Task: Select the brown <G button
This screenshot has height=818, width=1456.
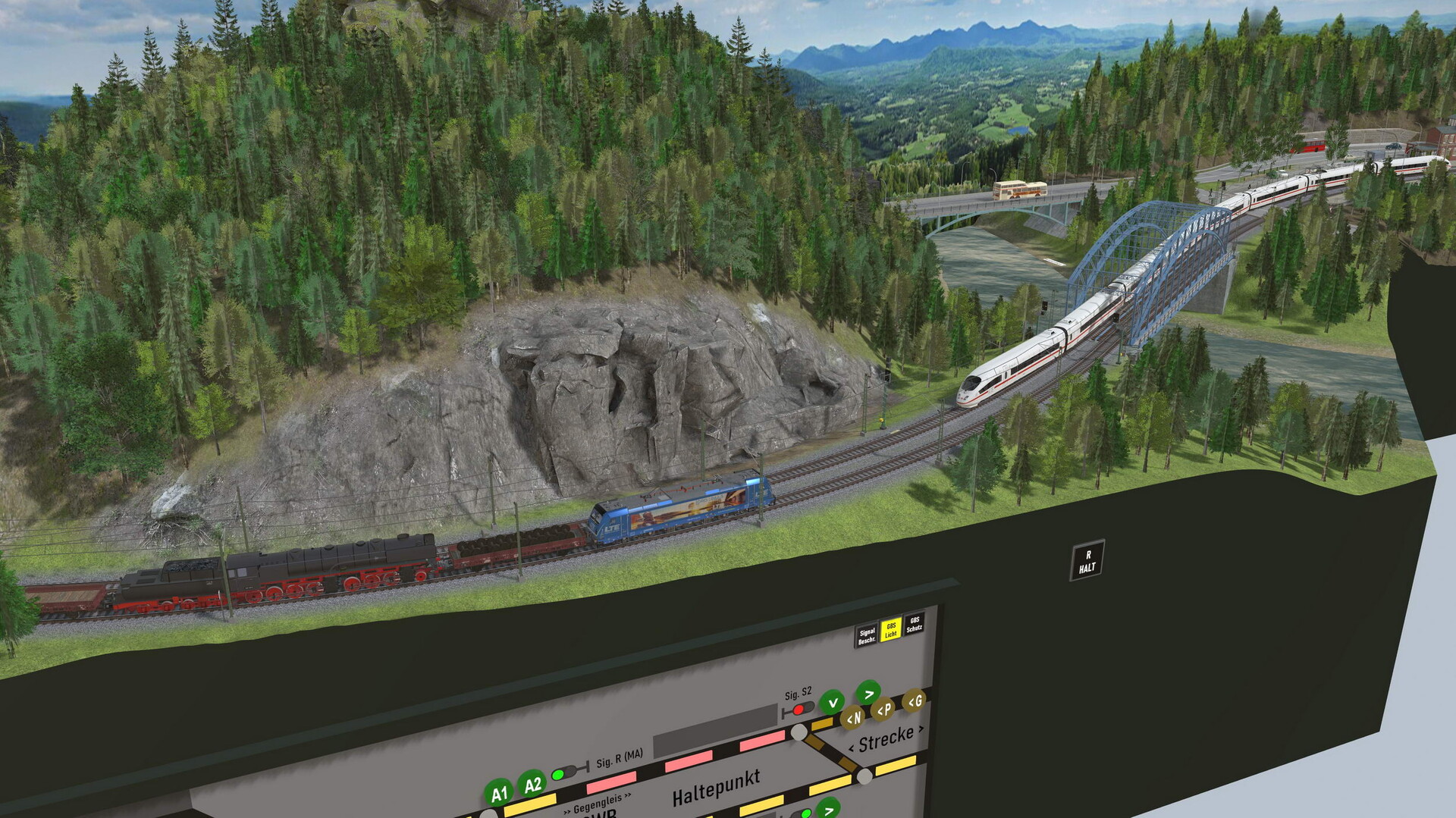Action: 915,701
